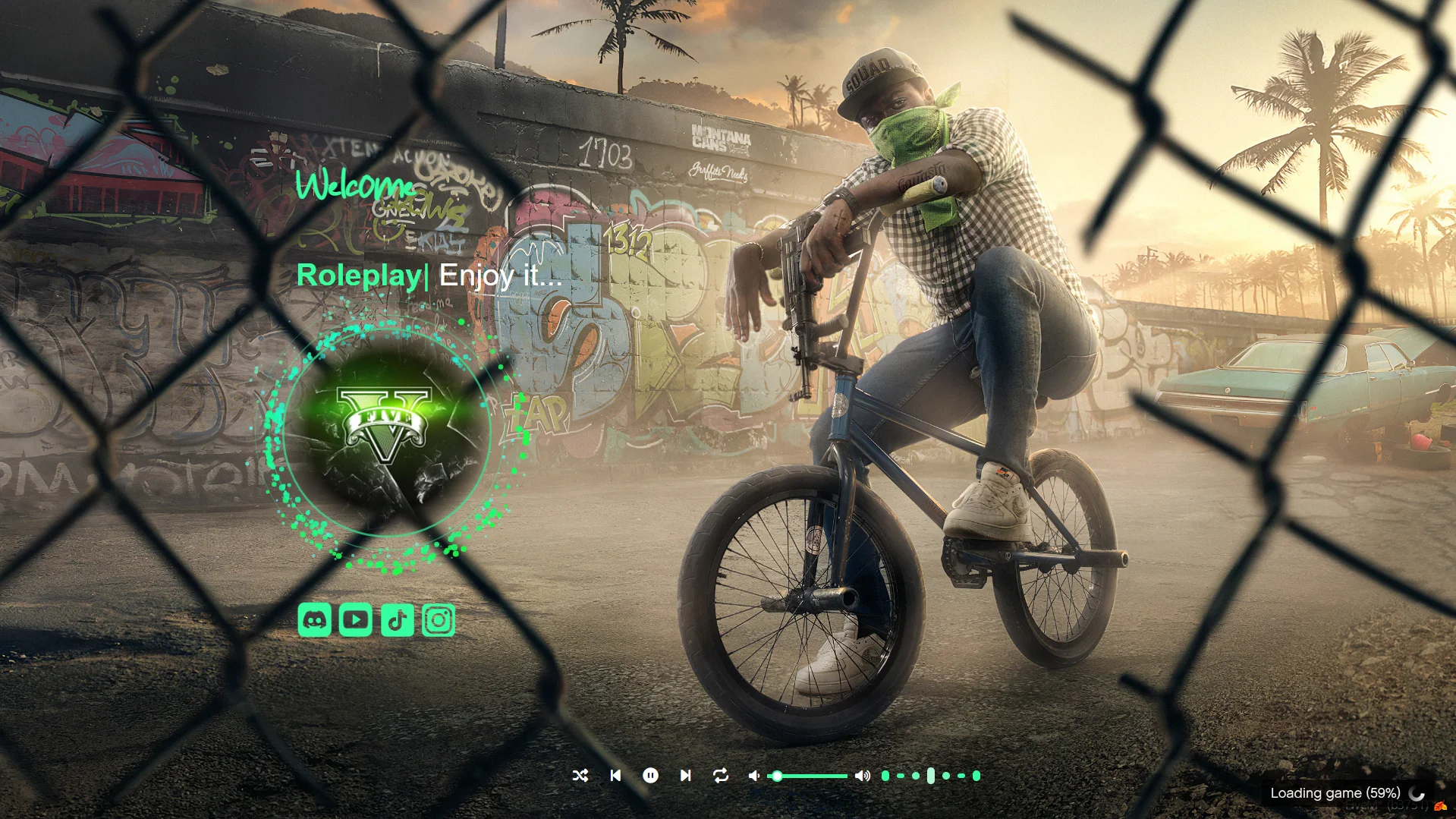Click the loud speaker volume icon
The width and height of the screenshot is (1456, 819).
point(862,775)
